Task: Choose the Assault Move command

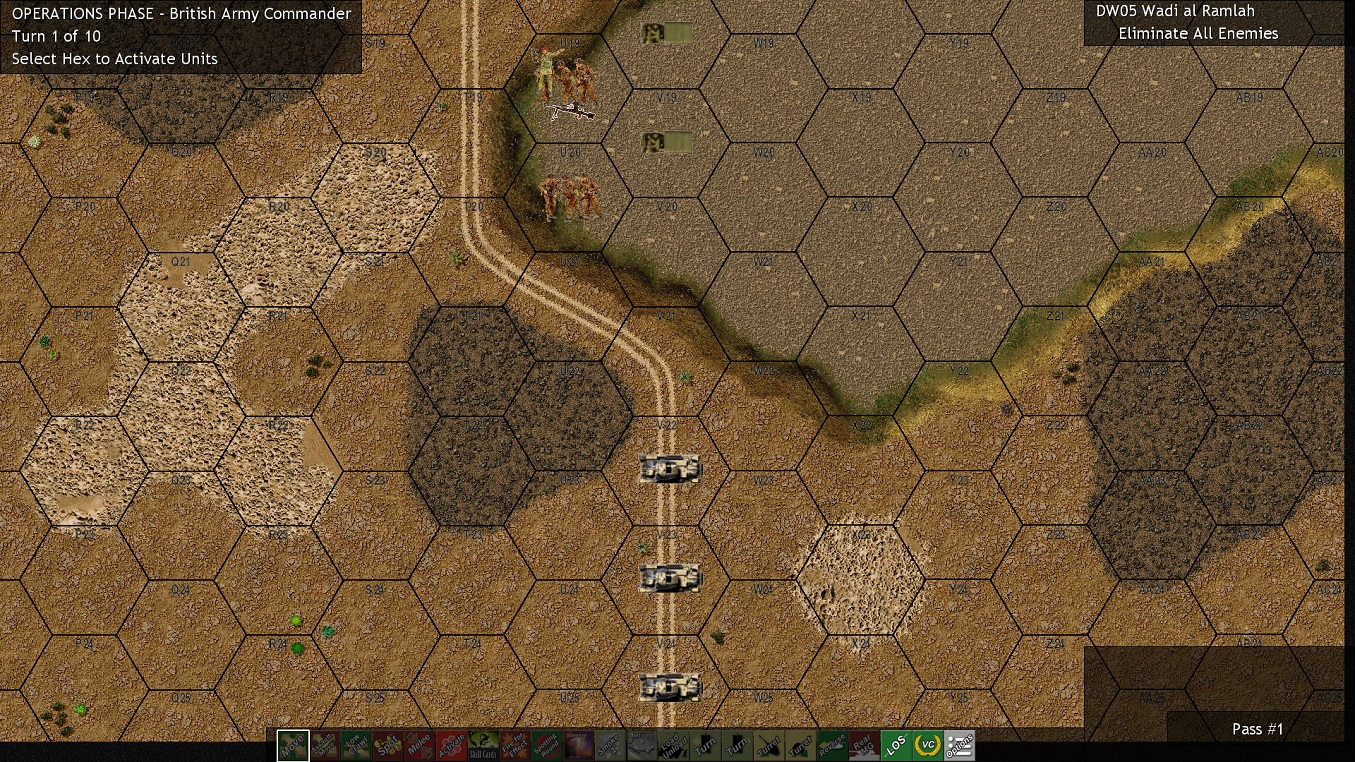Action: [323, 745]
